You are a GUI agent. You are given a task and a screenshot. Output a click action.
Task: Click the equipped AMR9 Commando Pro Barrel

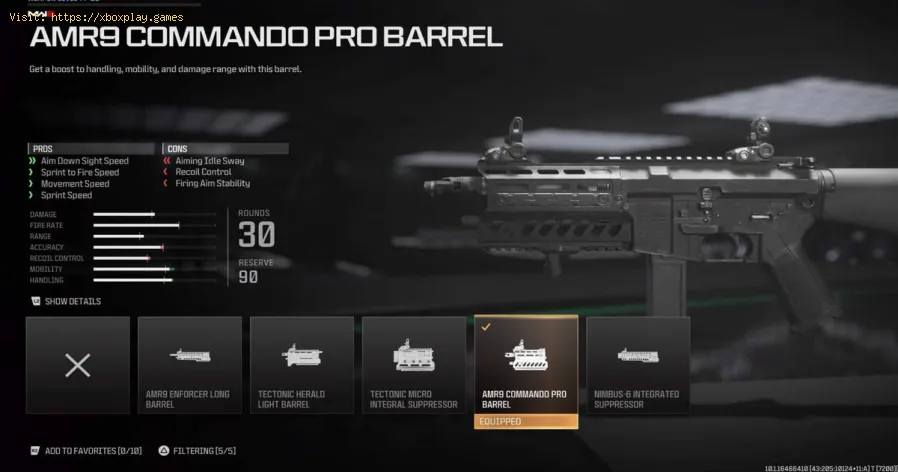[526, 367]
